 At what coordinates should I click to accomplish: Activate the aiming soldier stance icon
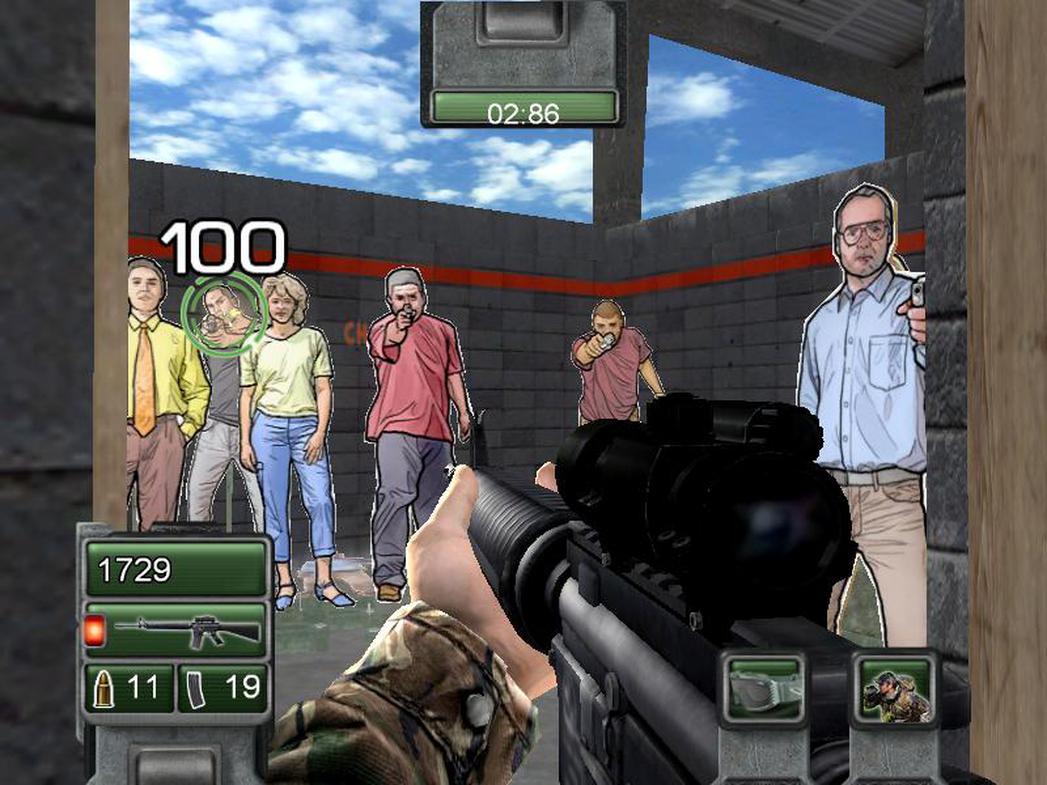[896, 689]
